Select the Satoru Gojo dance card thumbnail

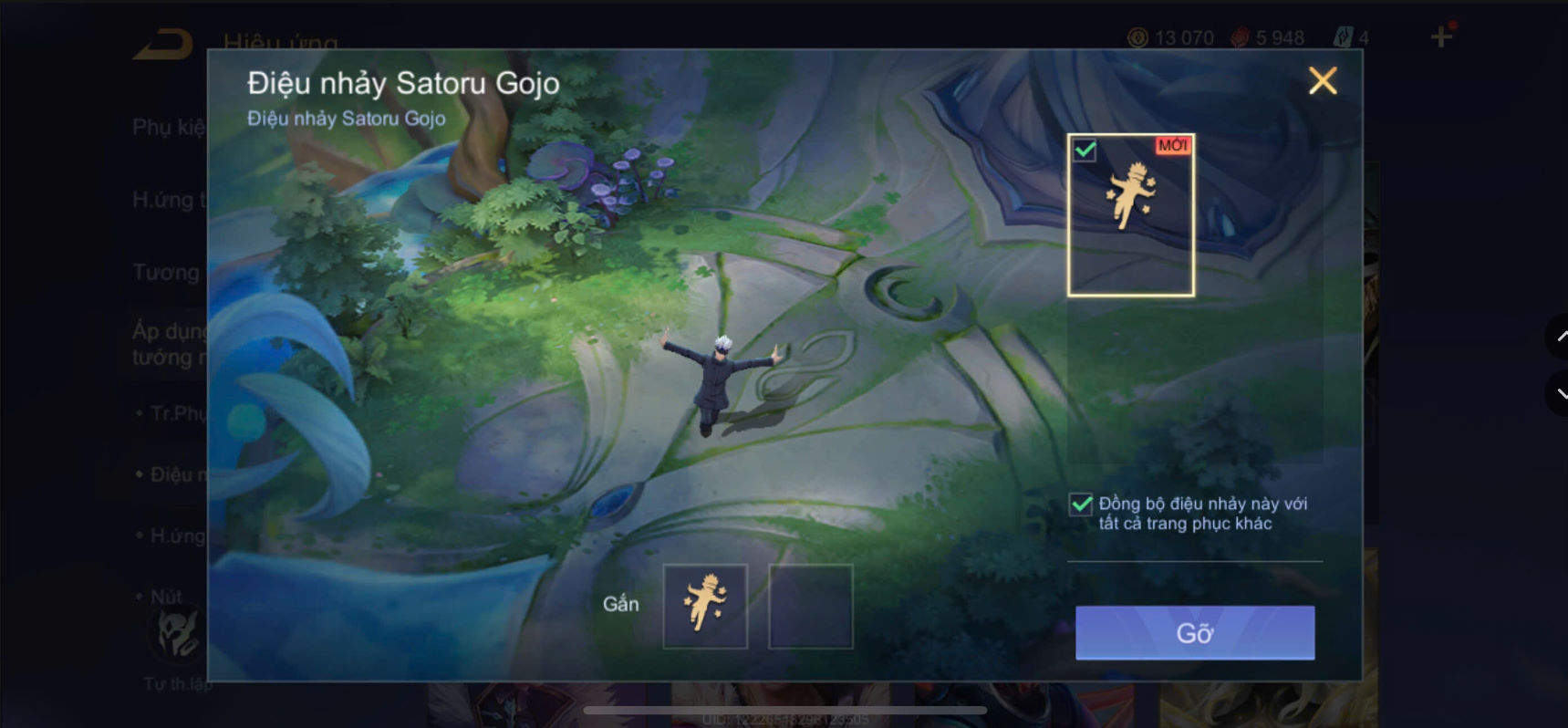pos(1129,216)
